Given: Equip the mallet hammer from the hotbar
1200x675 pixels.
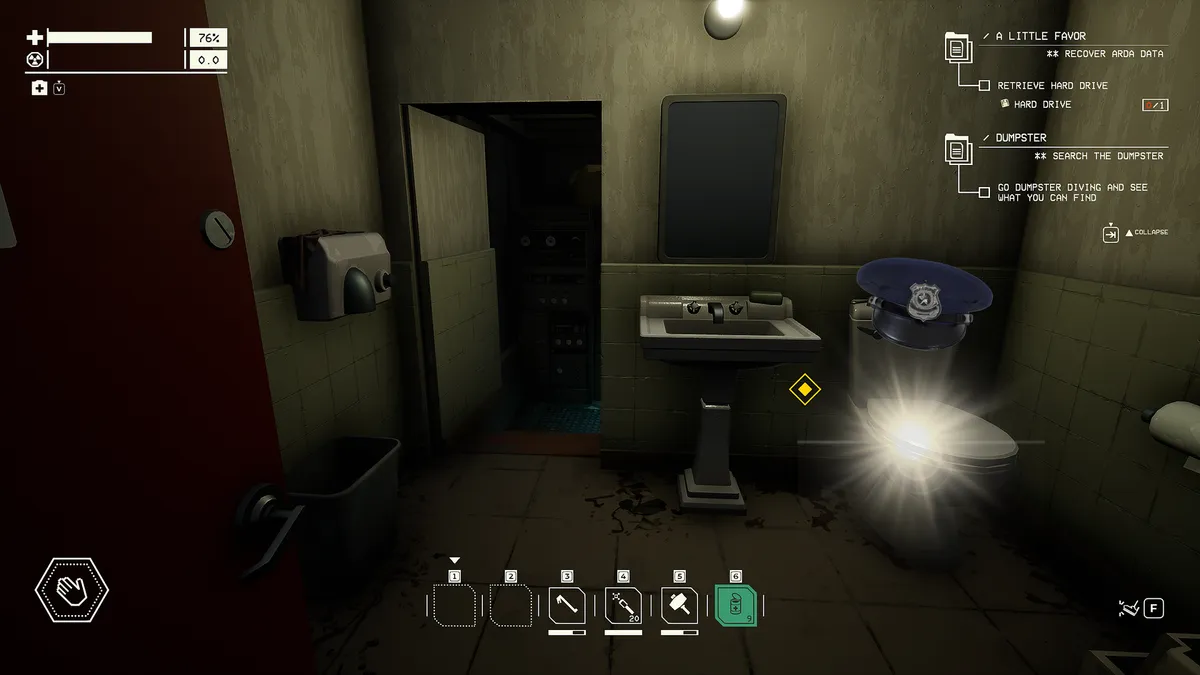Looking at the screenshot, I should coord(679,606).
